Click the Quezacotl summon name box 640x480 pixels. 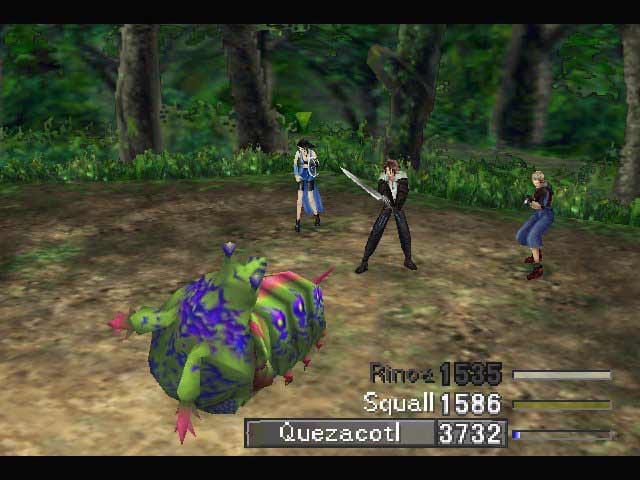(x=341, y=433)
